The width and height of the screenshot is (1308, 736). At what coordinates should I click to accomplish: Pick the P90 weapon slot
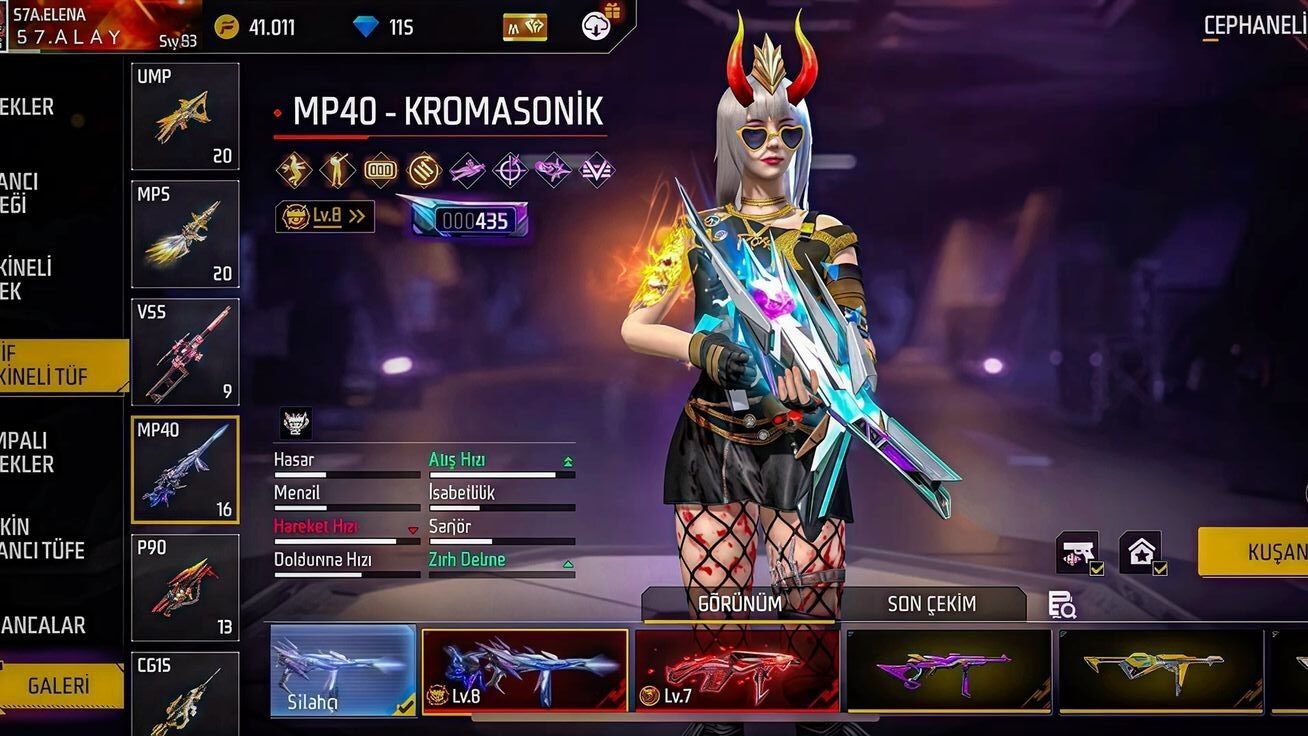(185, 587)
